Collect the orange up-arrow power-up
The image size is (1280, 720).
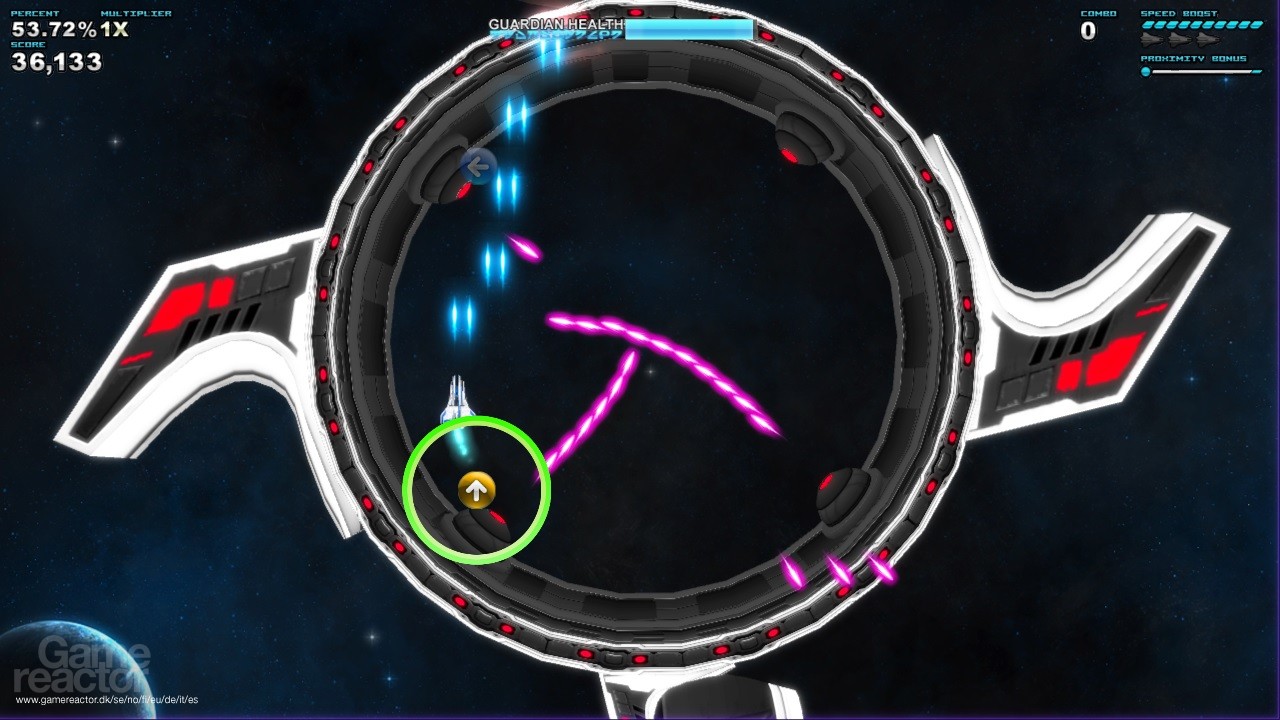[477, 491]
